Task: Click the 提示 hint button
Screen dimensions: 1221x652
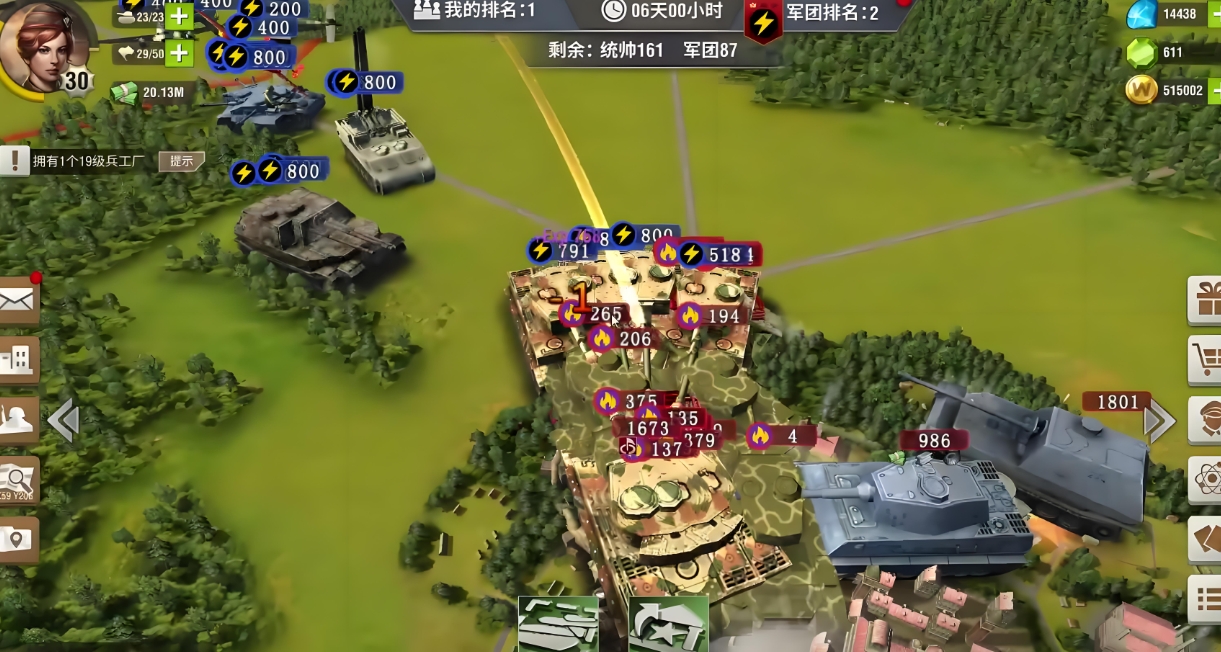Action: tap(181, 161)
